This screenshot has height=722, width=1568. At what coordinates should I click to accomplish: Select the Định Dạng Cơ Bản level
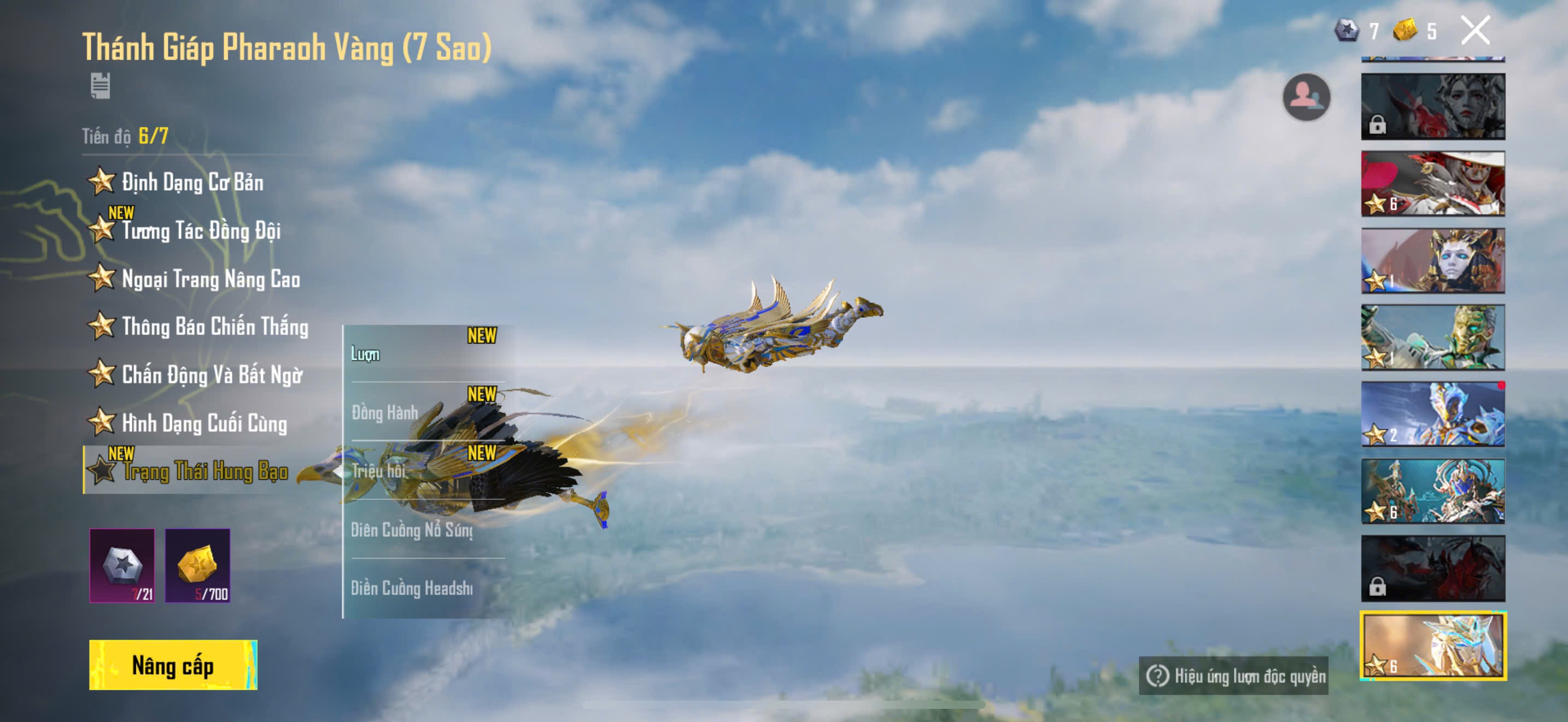pyautogui.click(x=192, y=182)
